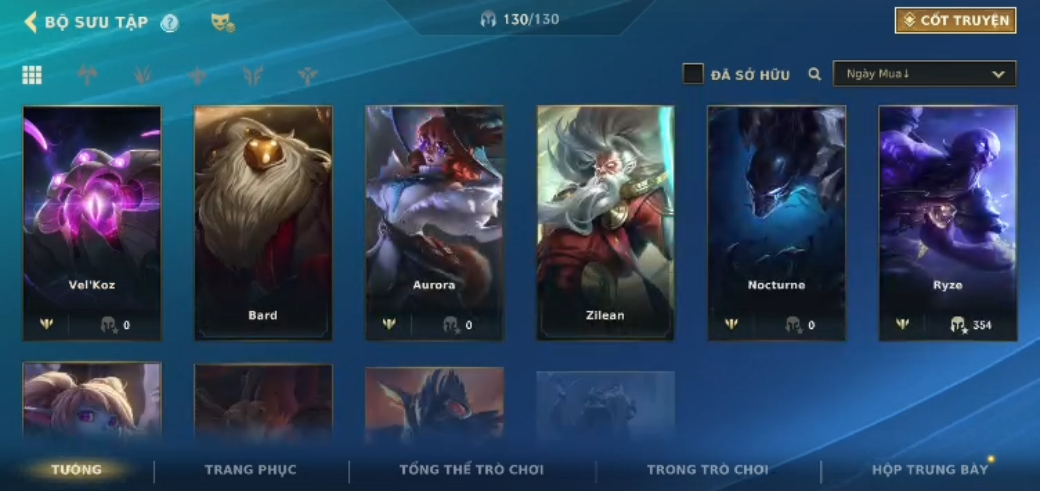Select the Tướng tab
Image resolution: width=1040 pixels, height=491 pixels.
point(77,470)
